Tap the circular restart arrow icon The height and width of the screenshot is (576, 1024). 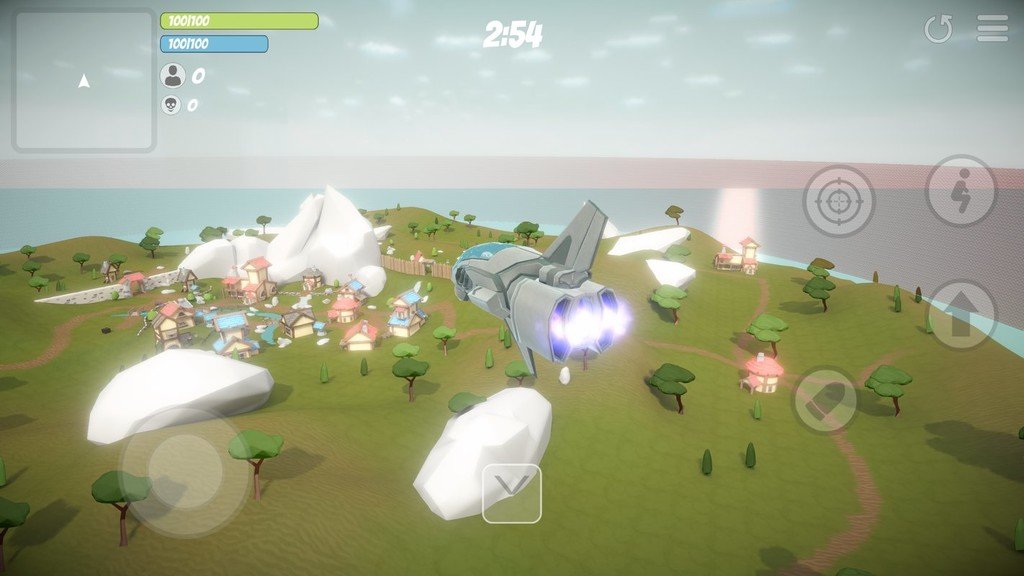(938, 29)
